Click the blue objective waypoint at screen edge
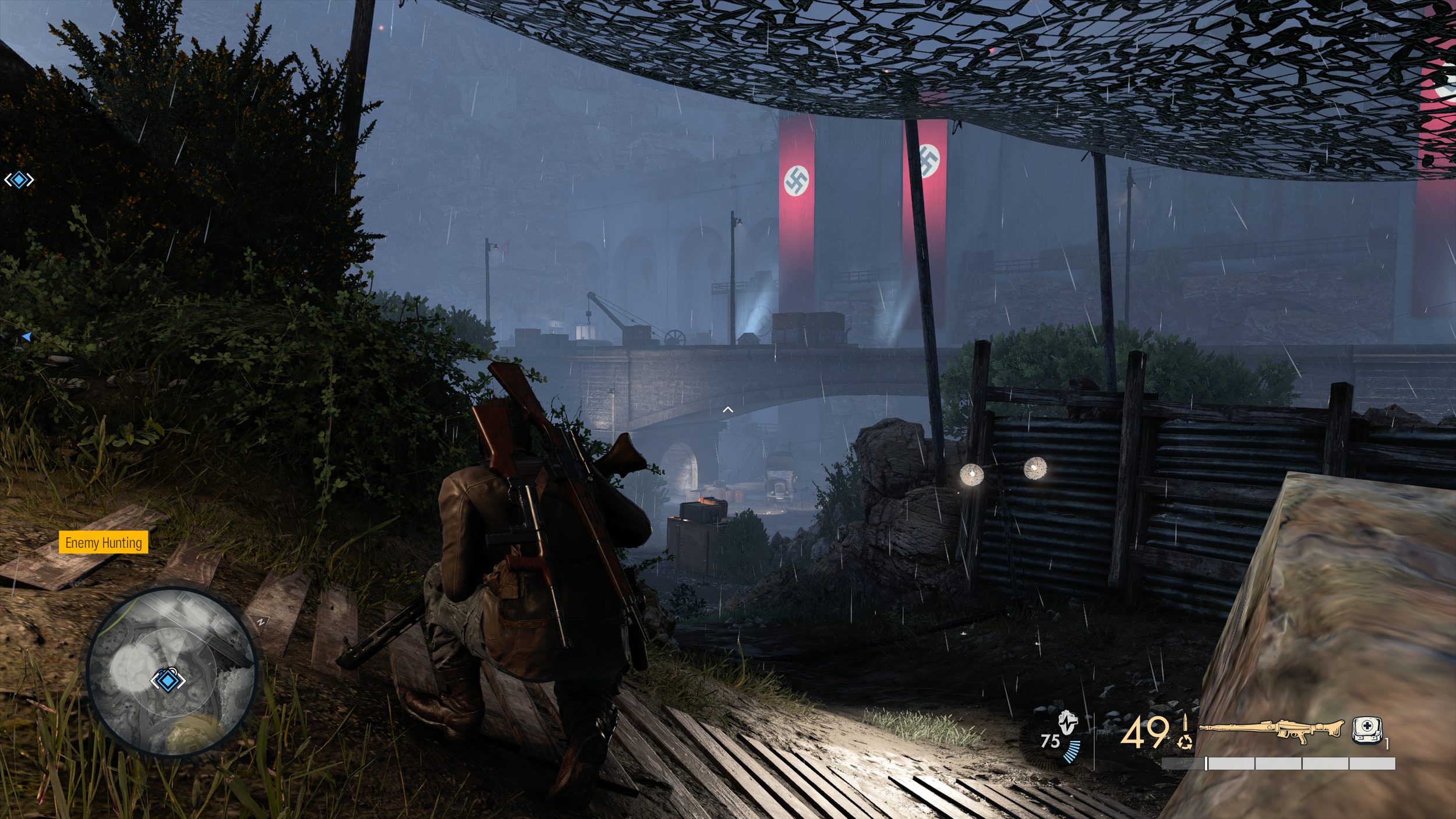Image resolution: width=1456 pixels, height=819 pixels. (19, 180)
